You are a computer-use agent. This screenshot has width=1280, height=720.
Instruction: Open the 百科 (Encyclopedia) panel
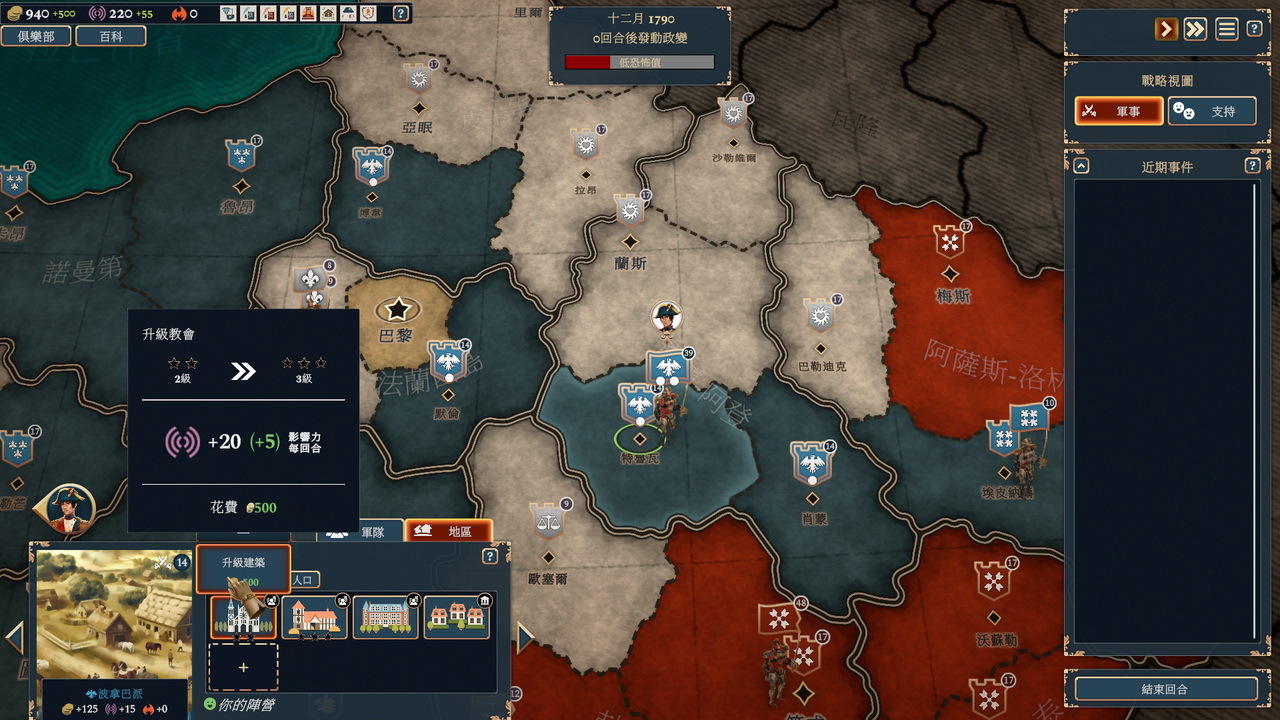(x=110, y=36)
